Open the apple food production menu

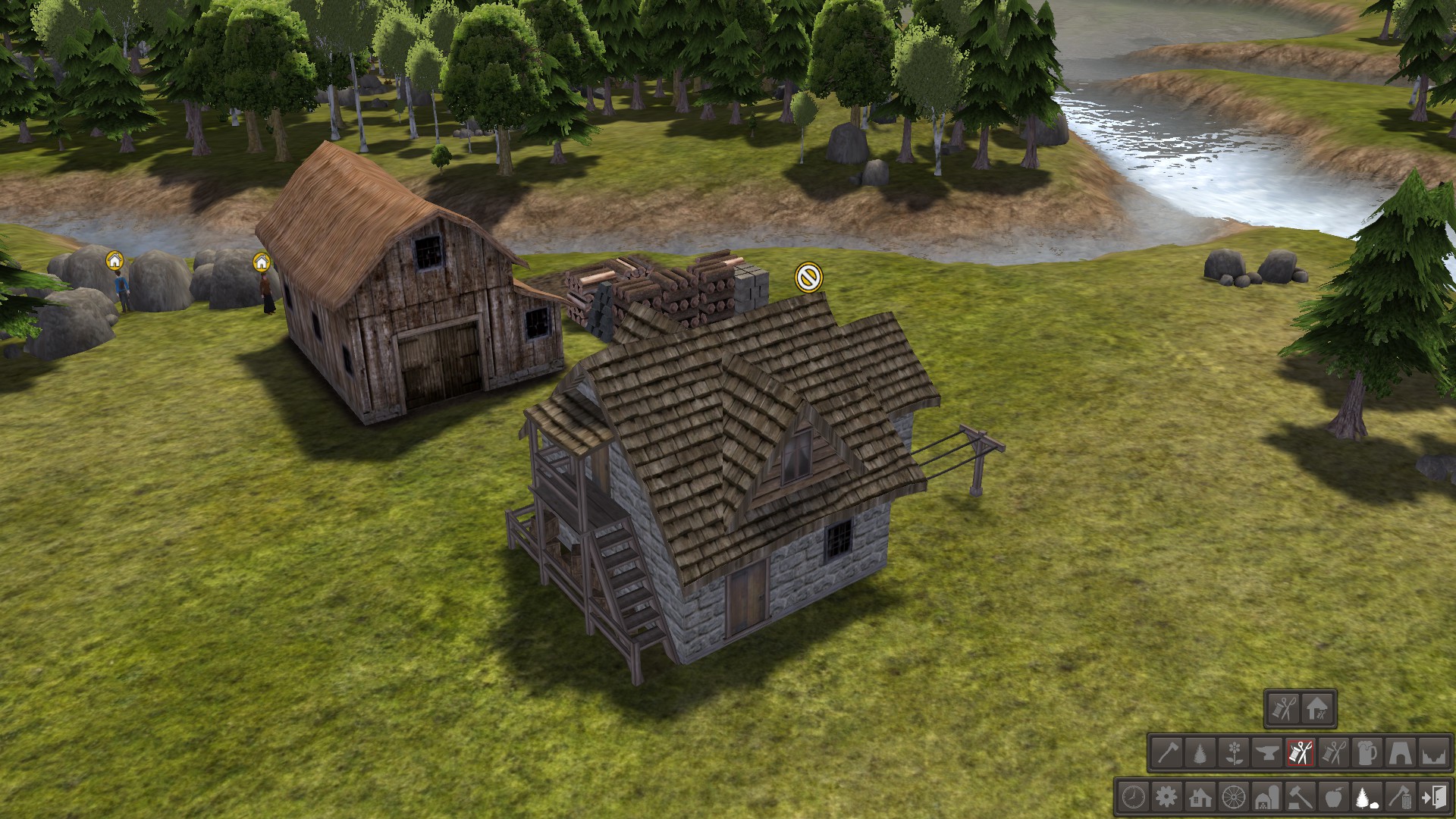point(1335,798)
